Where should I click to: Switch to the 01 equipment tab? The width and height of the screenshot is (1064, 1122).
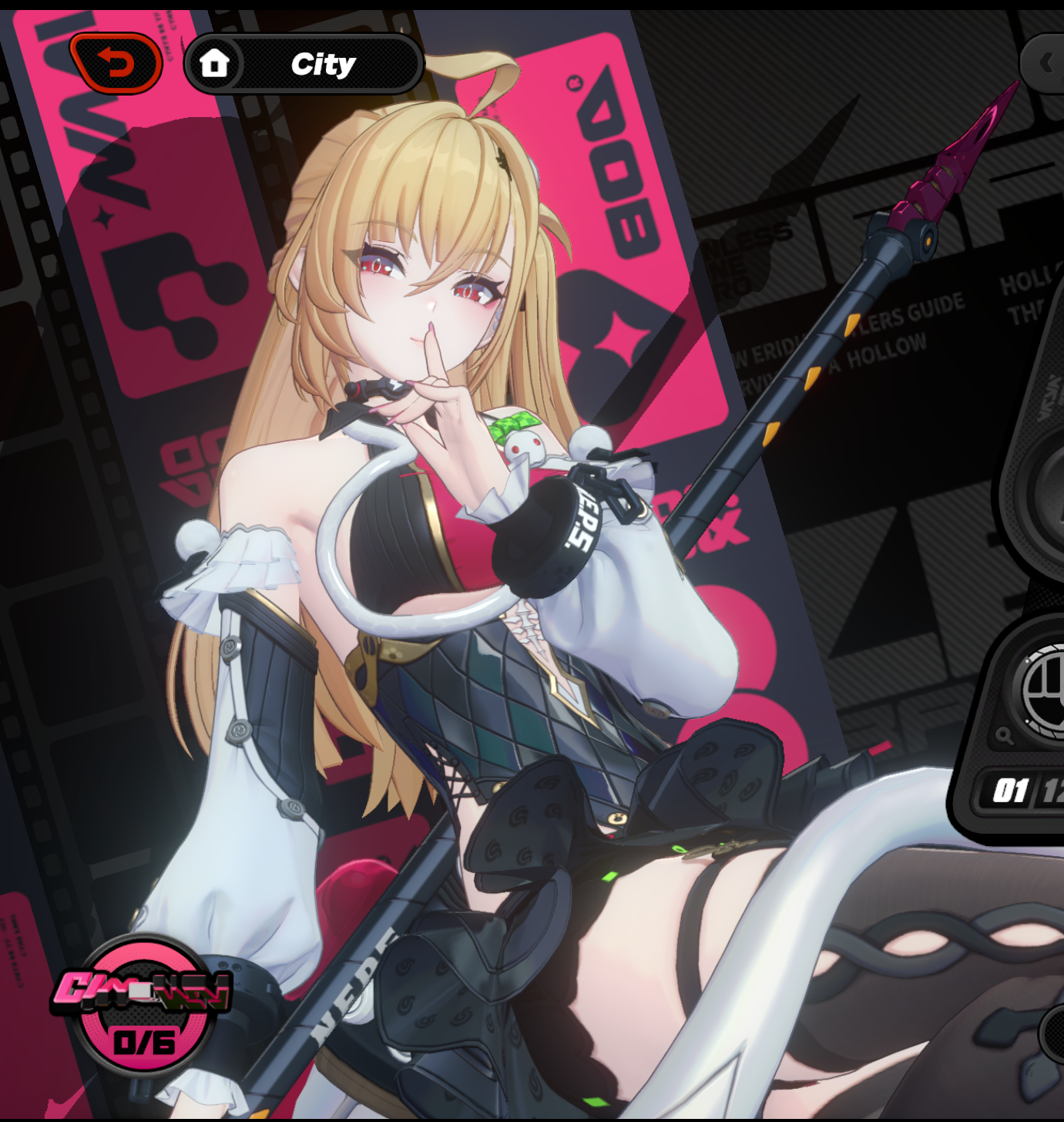1010,791
